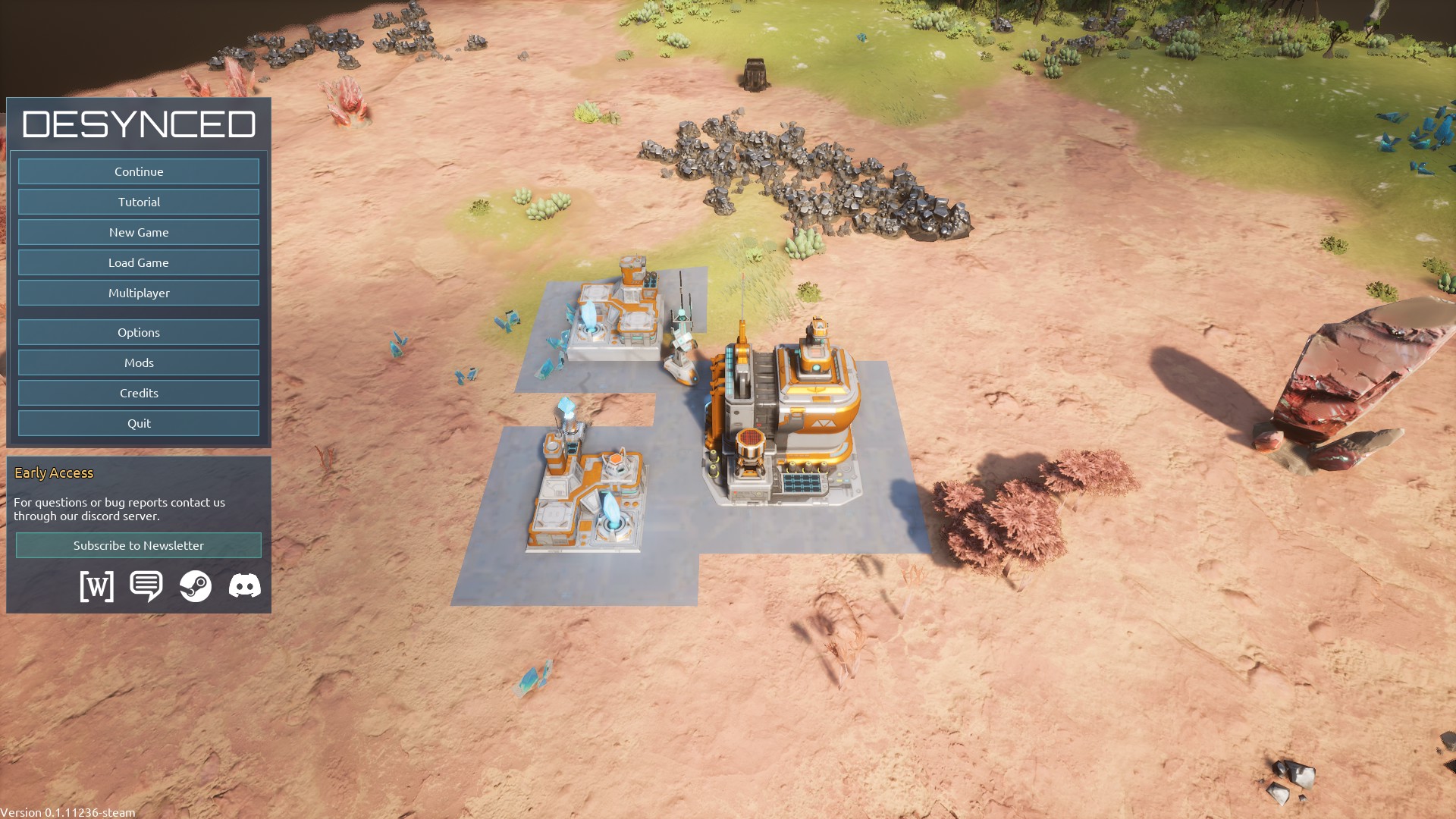Open the forum speech bubble icon

point(146,586)
